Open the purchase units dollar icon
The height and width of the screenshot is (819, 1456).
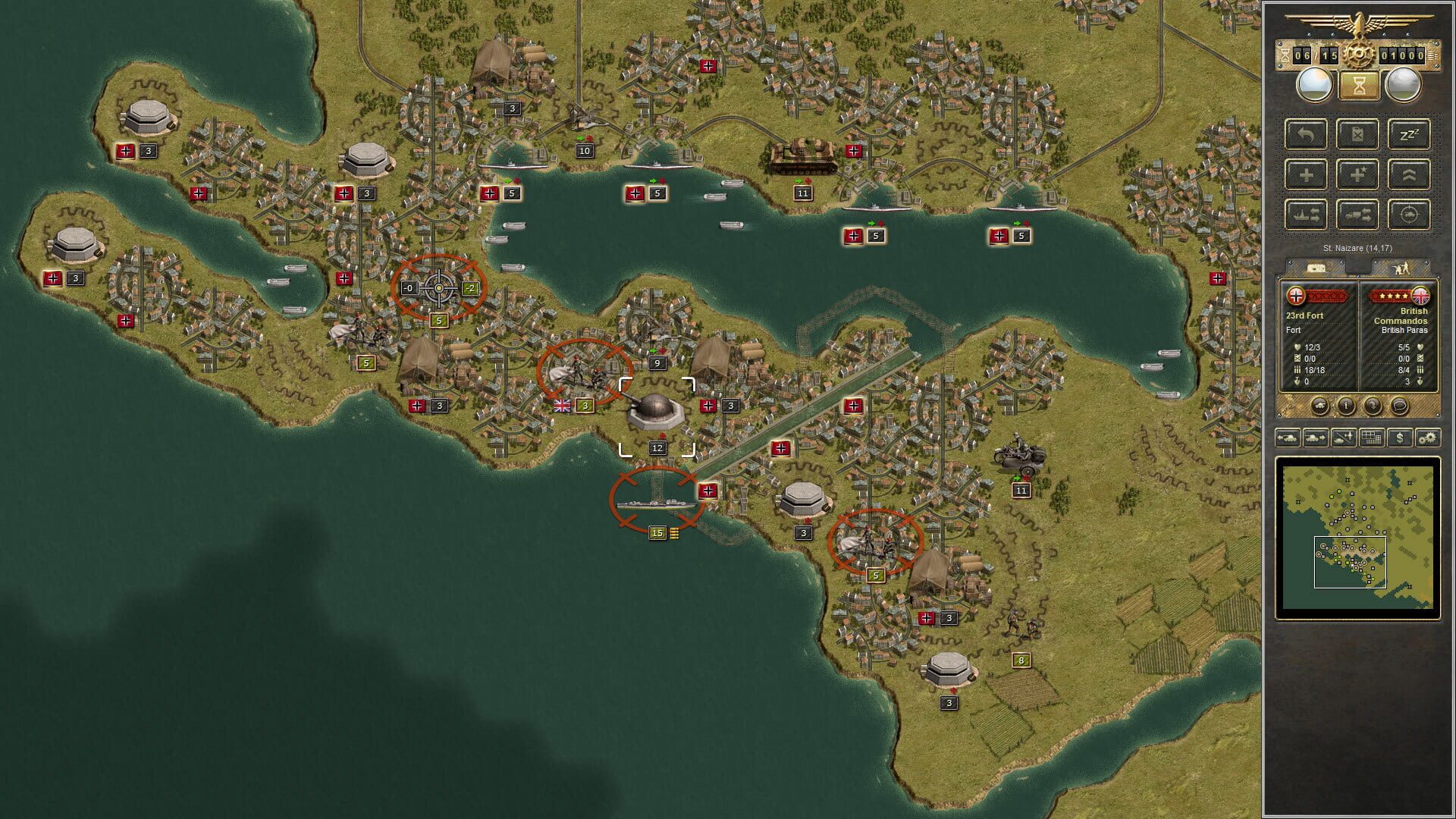(x=1400, y=438)
